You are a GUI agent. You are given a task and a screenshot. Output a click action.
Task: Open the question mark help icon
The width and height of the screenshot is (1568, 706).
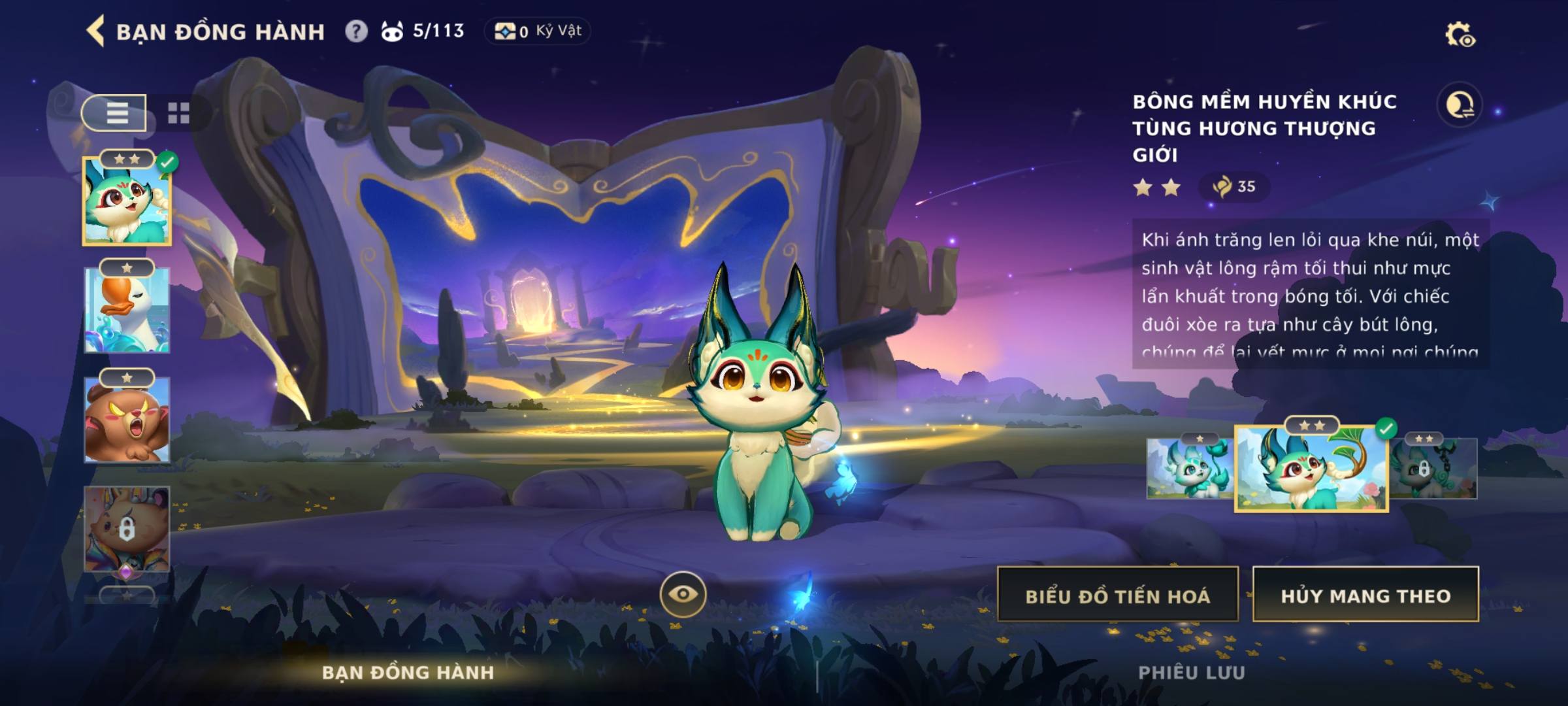pyautogui.click(x=356, y=31)
